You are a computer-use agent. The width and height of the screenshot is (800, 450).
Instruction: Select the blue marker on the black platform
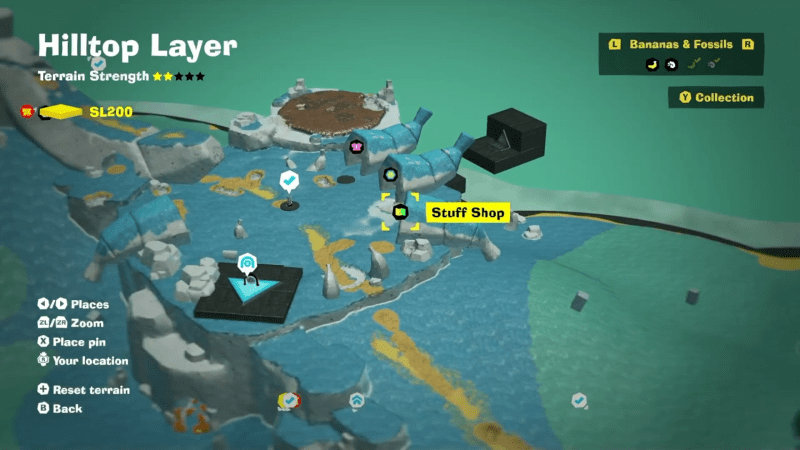pos(247,263)
